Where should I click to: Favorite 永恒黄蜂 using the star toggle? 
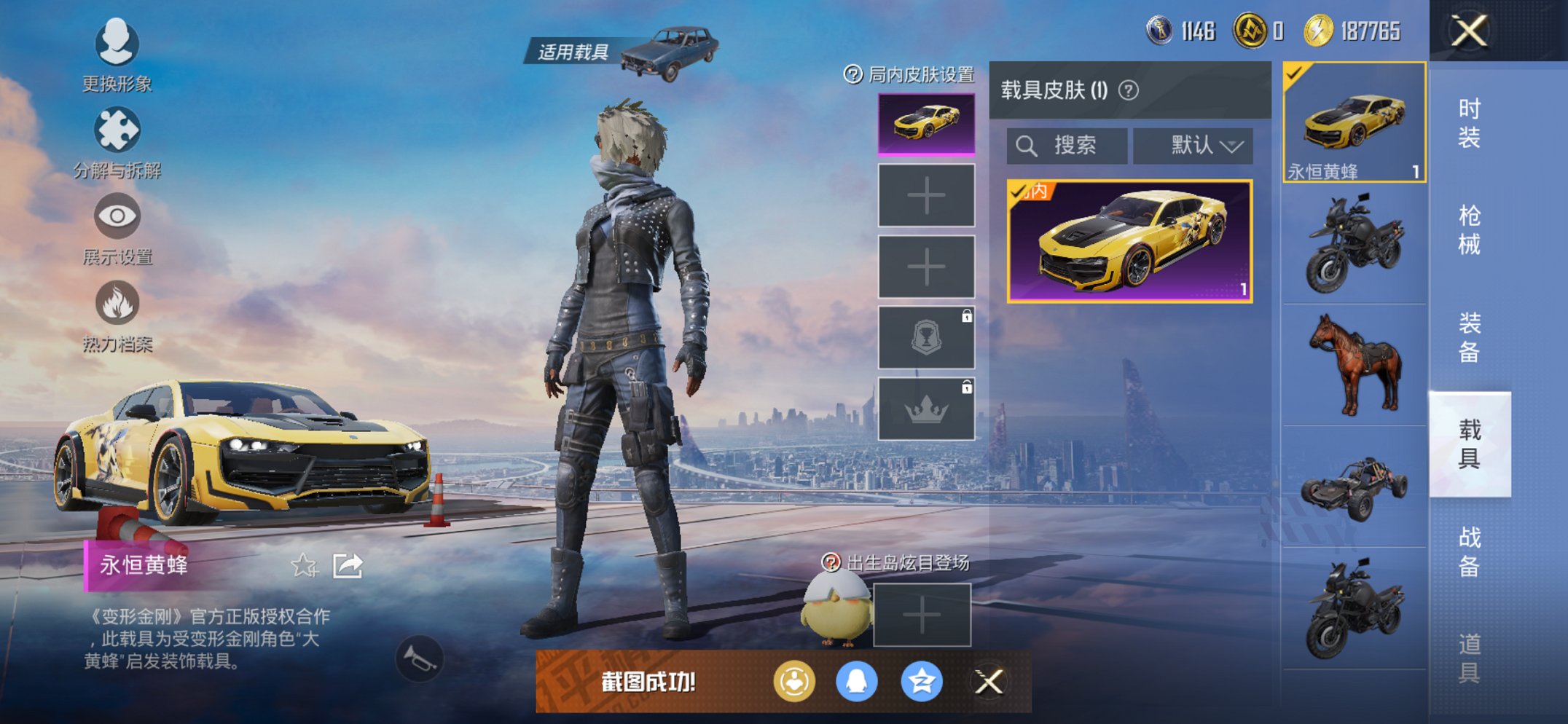(305, 564)
